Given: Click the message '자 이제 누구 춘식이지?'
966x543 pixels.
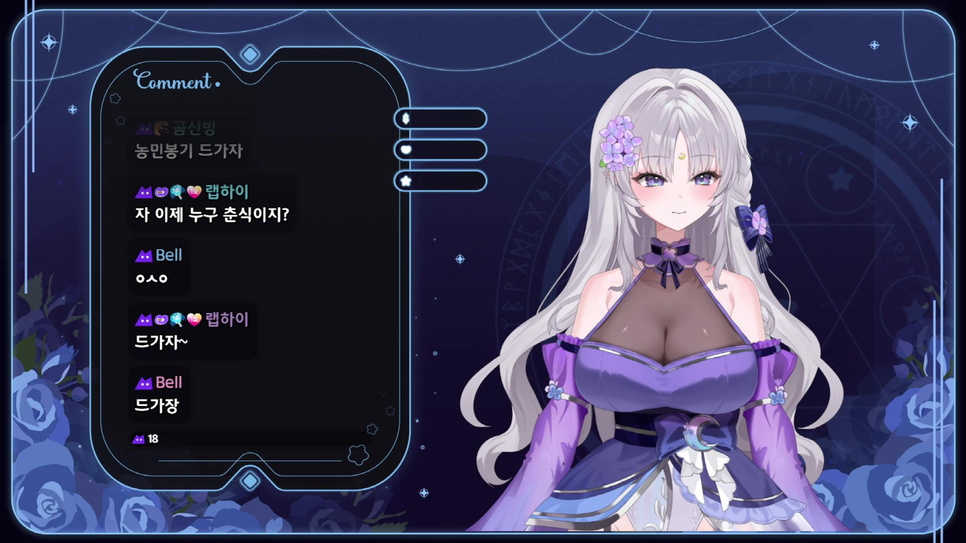Looking at the screenshot, I should click(x=211, y=214).
